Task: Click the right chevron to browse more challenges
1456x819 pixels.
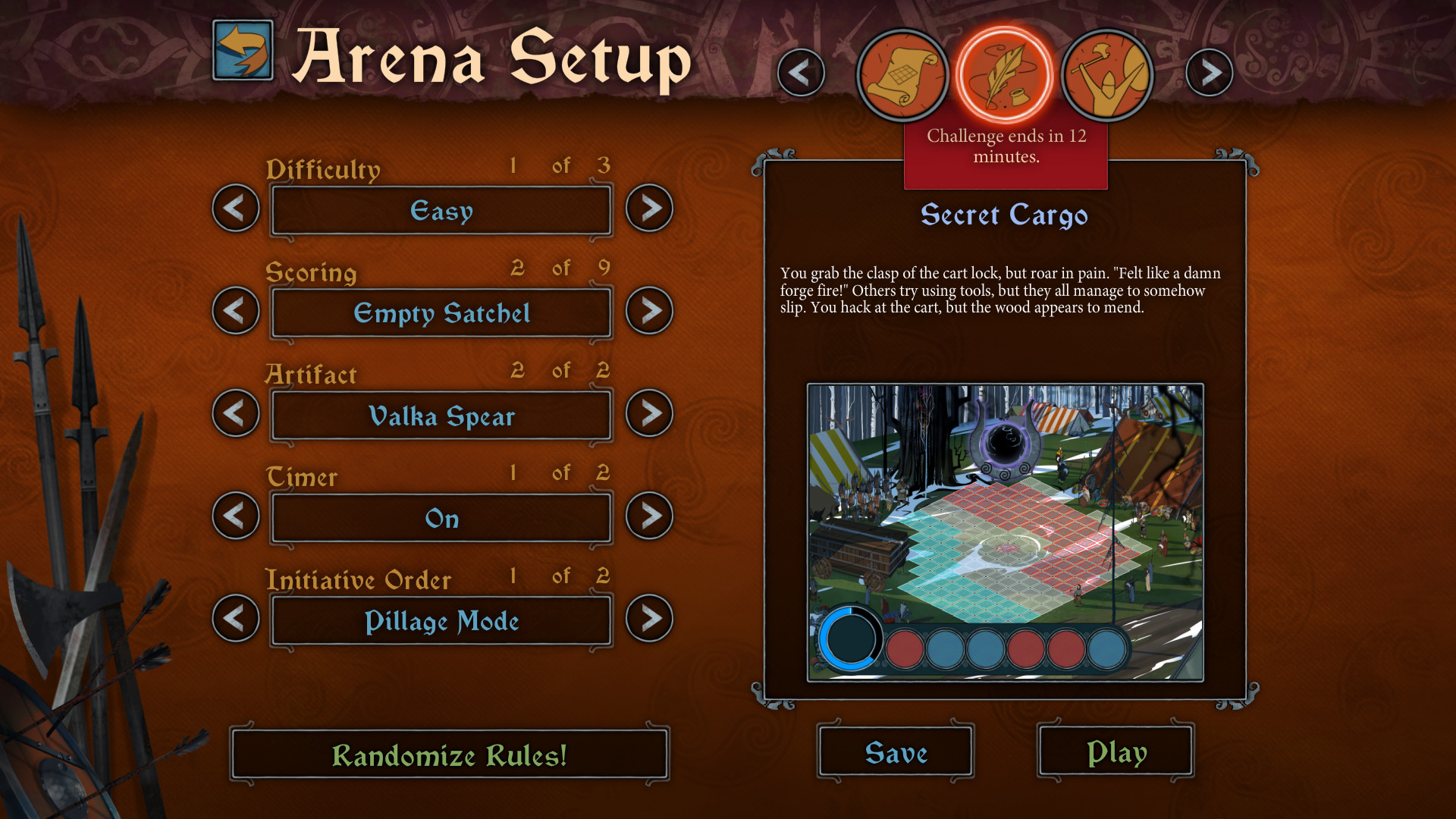Action: coord(1210,73)
